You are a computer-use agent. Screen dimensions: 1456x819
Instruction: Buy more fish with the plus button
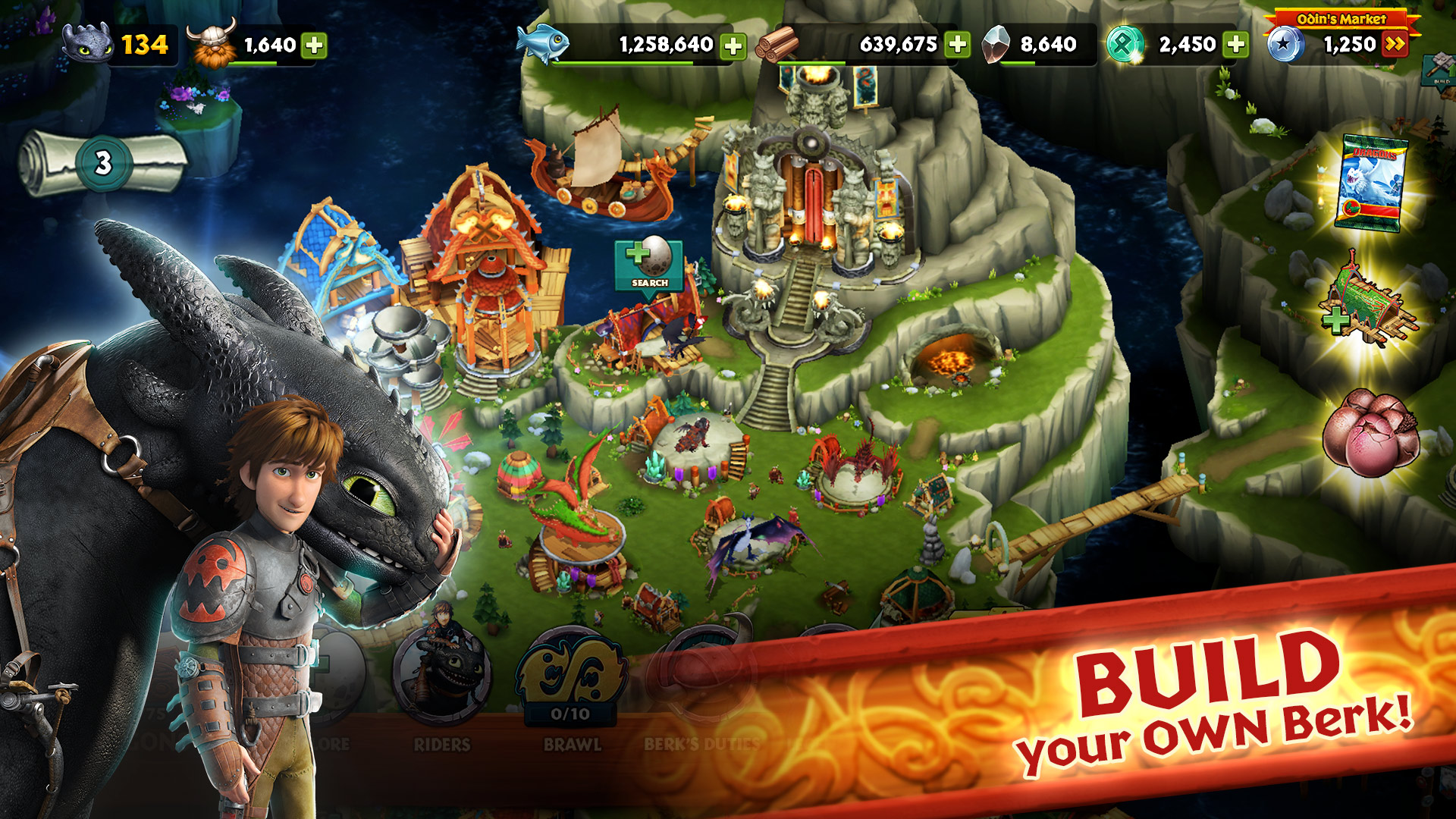click(x=734, y=44)
